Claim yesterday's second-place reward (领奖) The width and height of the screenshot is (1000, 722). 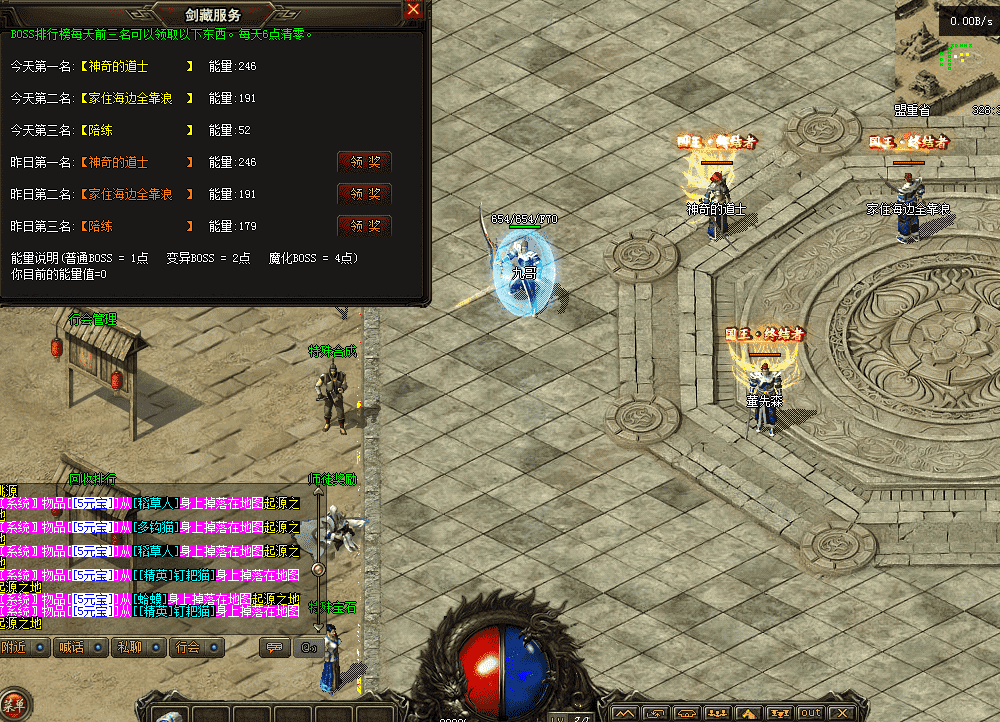coord(364,194)
